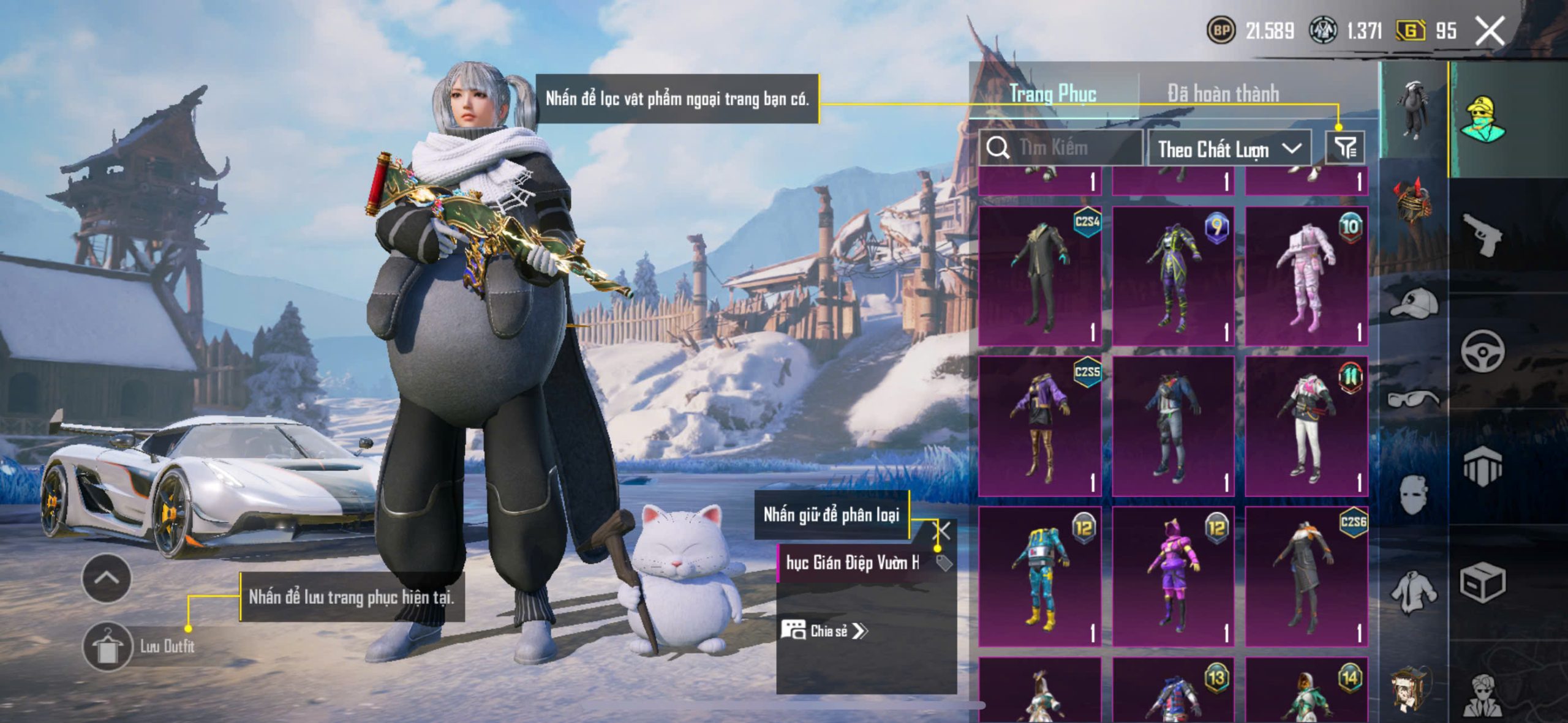Screen dimensions: 1568x723
Task: Select the cap headwear category
Action: click(1414, 302)
